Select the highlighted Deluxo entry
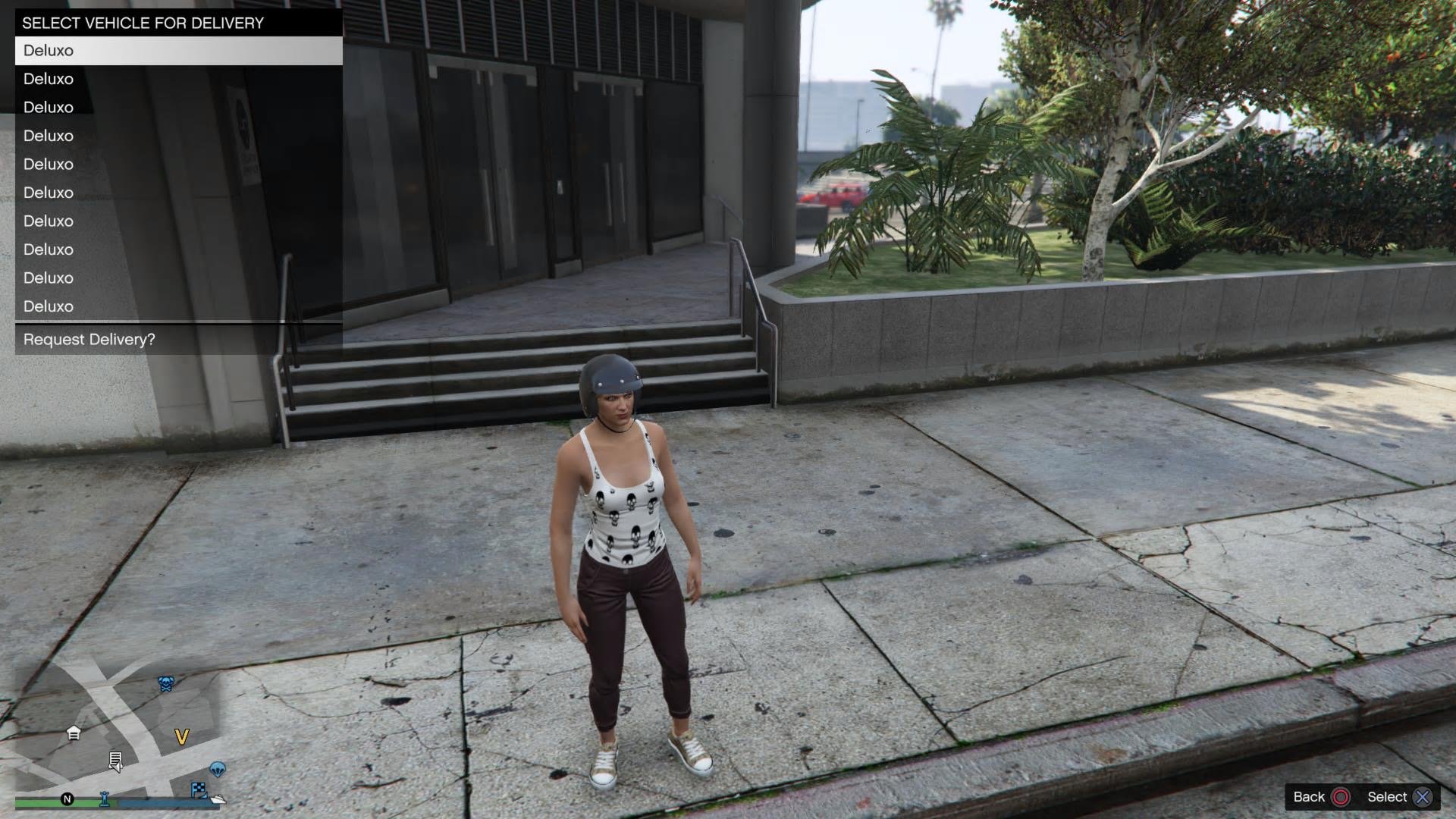1456x819 pixels. [x=178, y=51]
